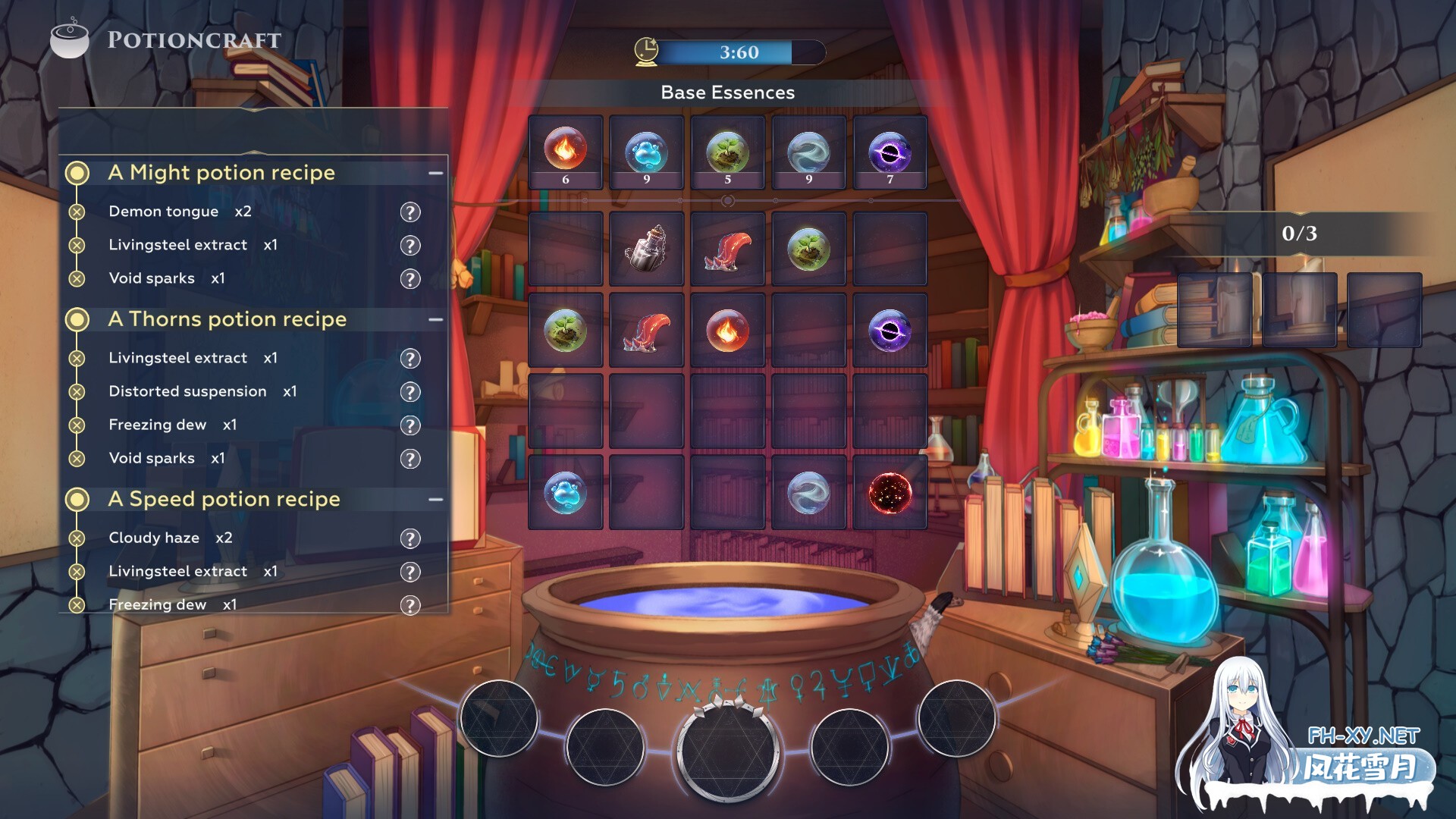Select the fire base essence with count 6
This screenshot has width=1456, height=819.
(566, 151)
